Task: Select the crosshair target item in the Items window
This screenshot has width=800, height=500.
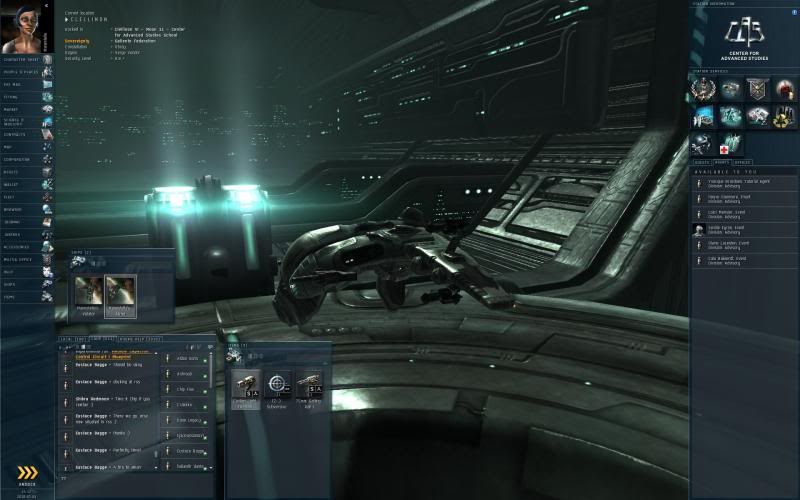Action: (277, 385)
